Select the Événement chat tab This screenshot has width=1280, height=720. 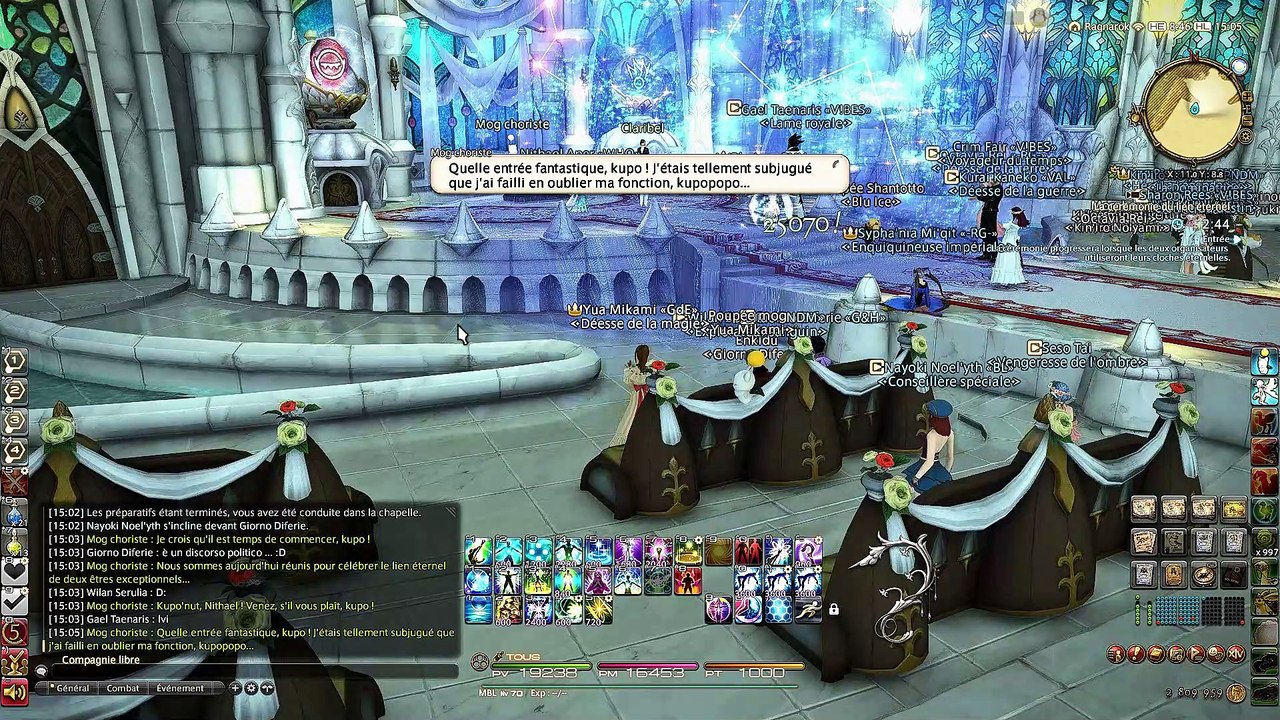180,688
